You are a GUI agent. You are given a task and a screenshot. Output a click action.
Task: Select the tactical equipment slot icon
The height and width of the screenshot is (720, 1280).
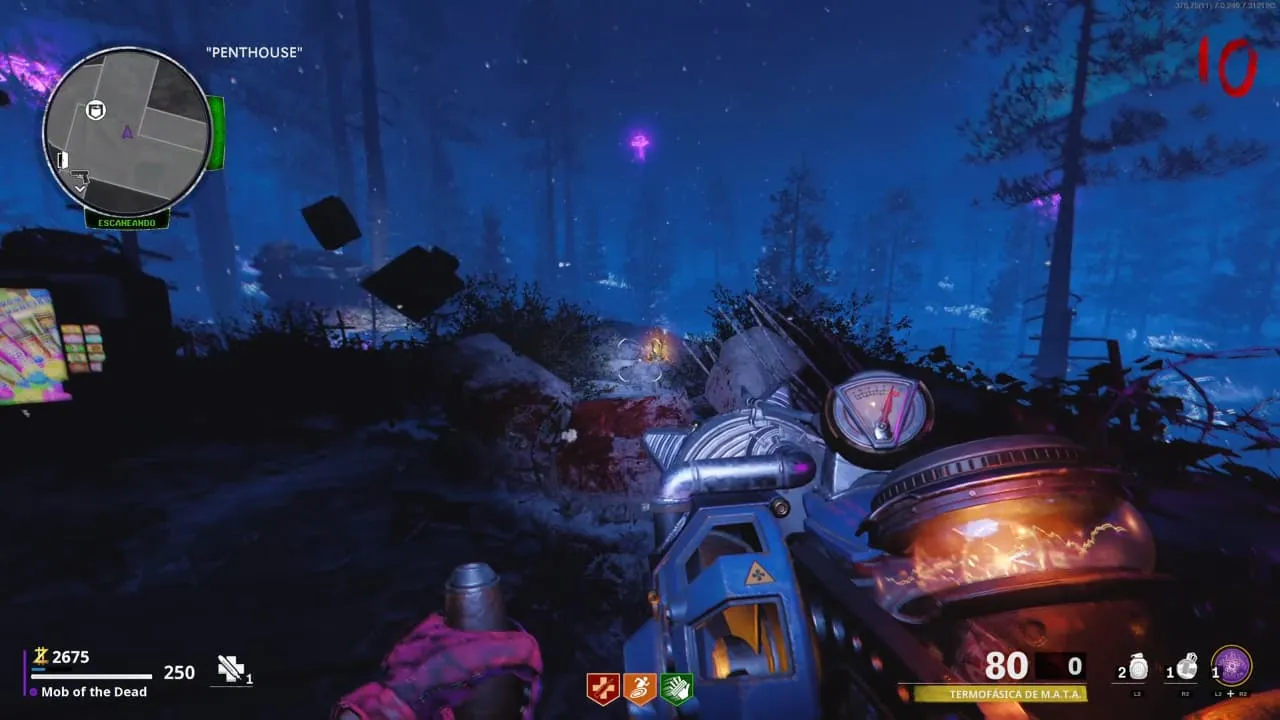tap(1137, 668)
